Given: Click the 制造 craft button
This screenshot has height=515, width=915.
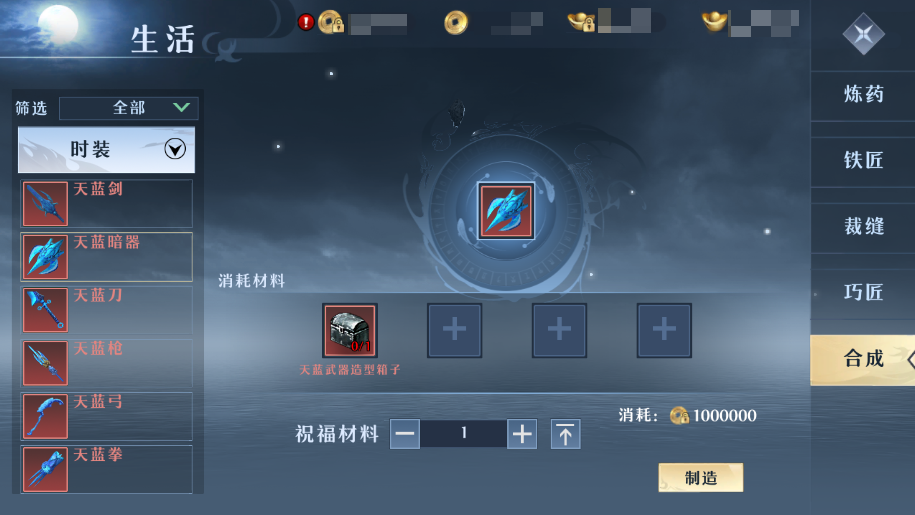Looking at the screenshot, I should coord(701,478).
